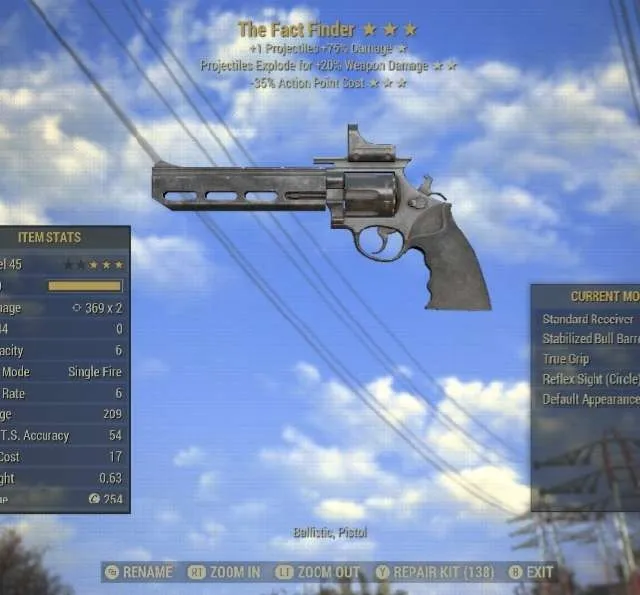The image size is (640, 595).
Task: Select Zoom Out on the bottom bar
Action: click(x=319, y=572)
